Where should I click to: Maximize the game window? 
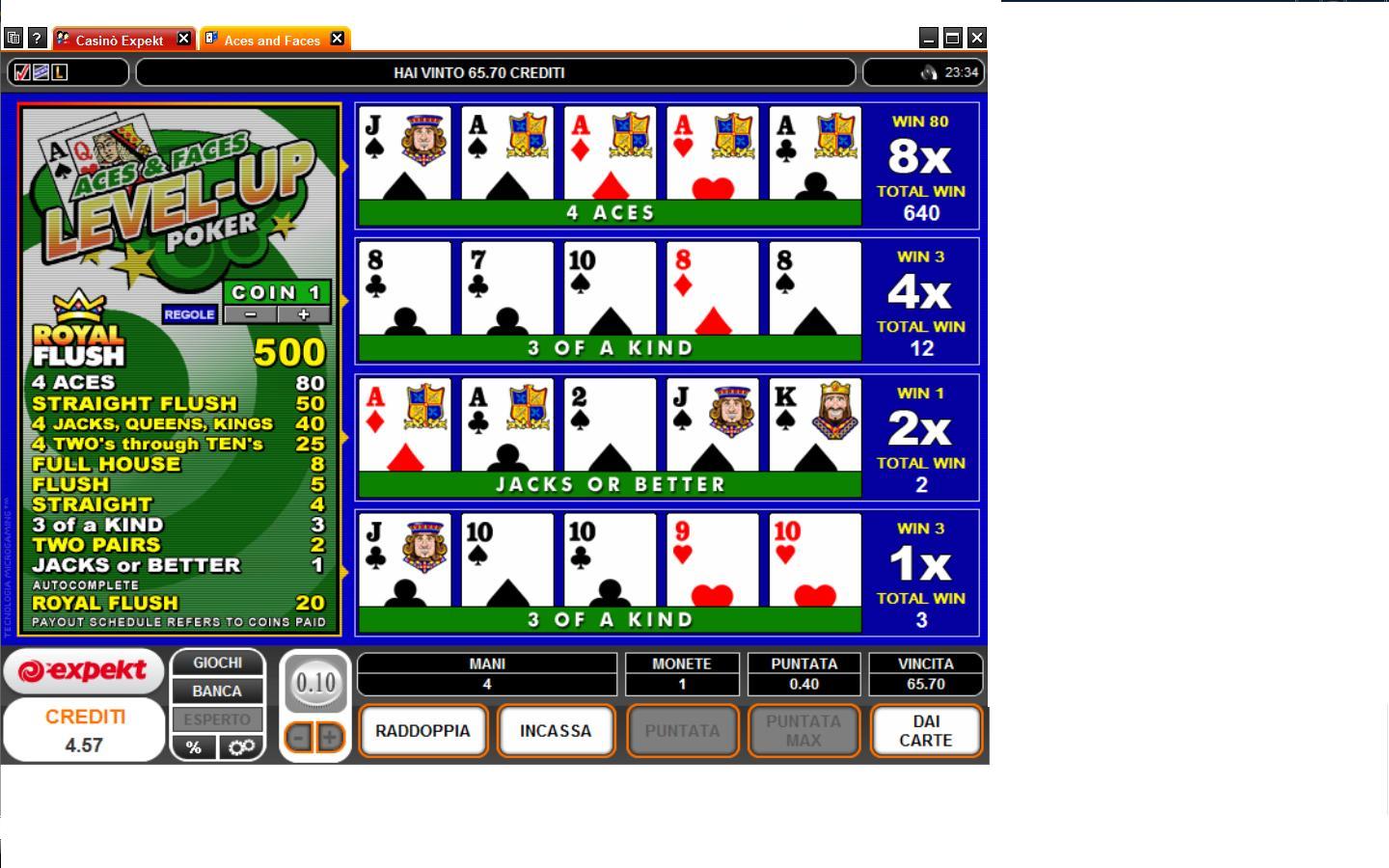click(x=952, y=39)
